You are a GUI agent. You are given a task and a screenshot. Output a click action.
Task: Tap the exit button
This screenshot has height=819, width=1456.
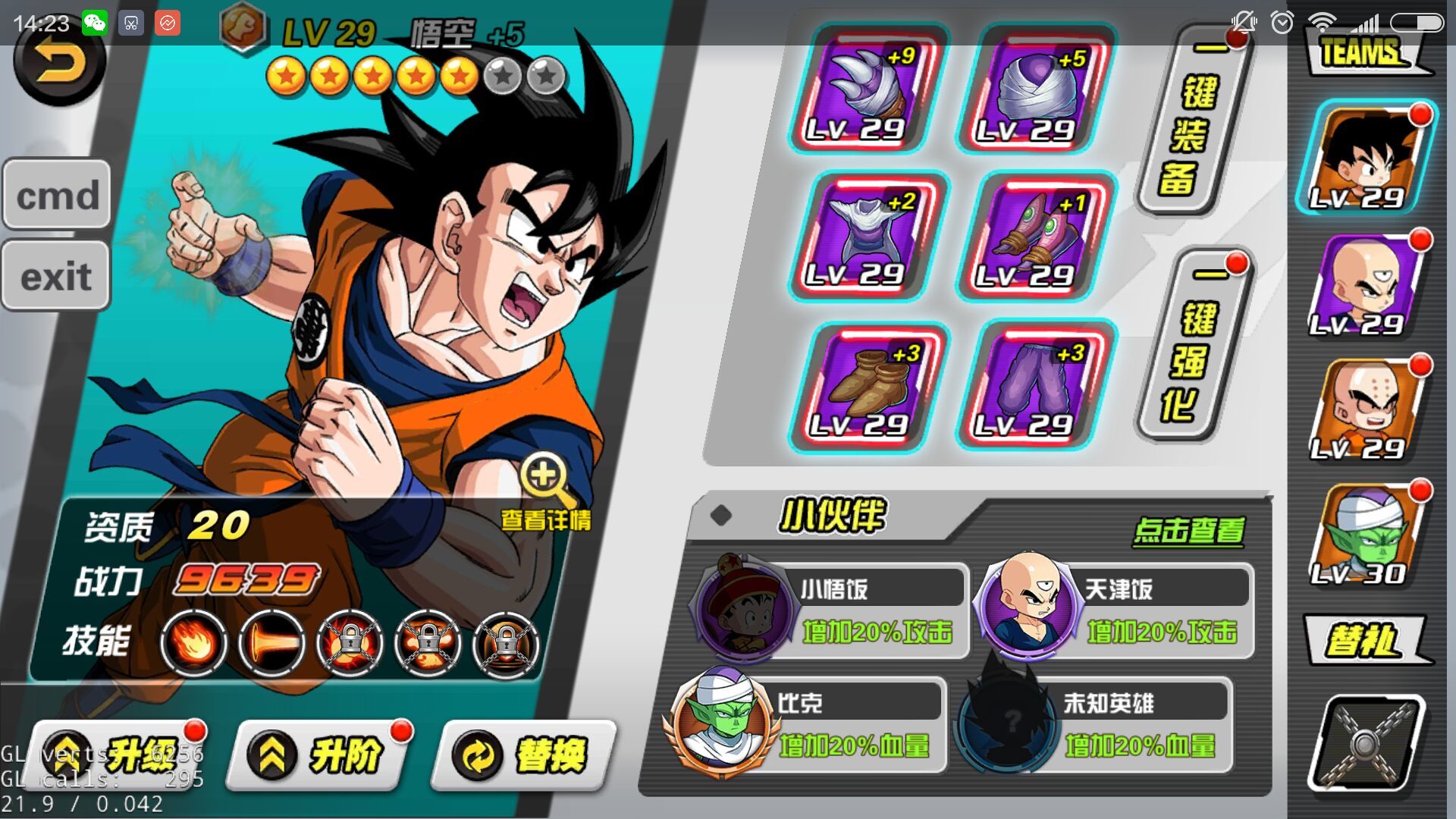pos(57,276)
